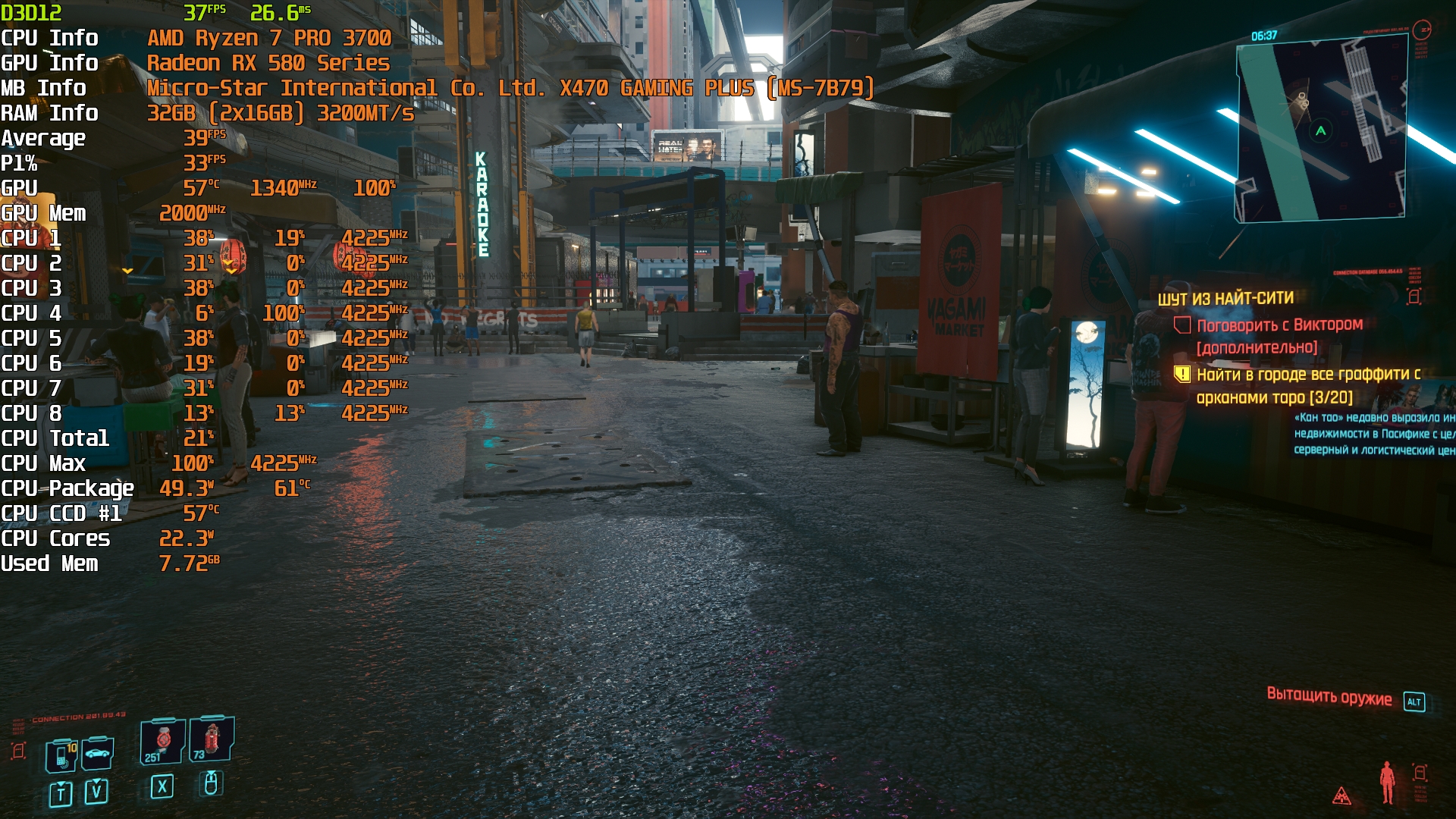The height and width of the screenshot is (819, 1456).
Task: Select the «Поговорить с Виктором» objective
Action: click(x=1279, y=325)
